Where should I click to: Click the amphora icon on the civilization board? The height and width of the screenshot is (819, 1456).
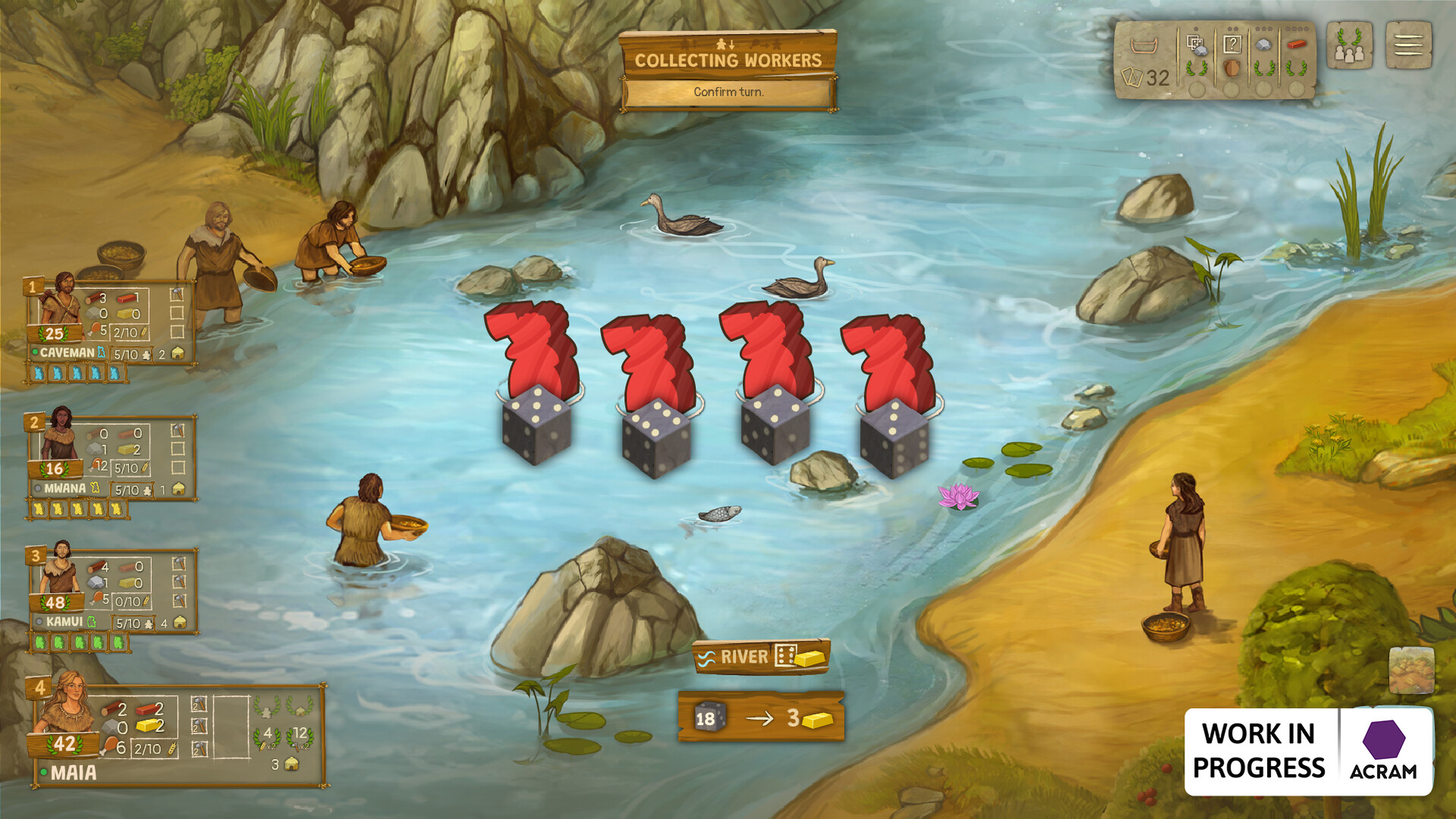pos(1233,69)
